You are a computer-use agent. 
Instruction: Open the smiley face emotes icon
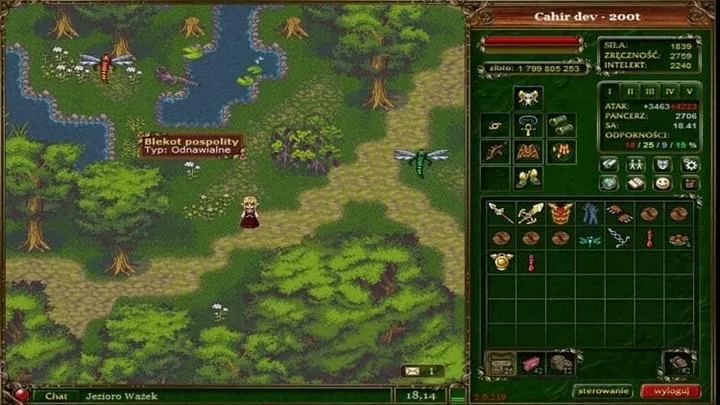[662, 183]
